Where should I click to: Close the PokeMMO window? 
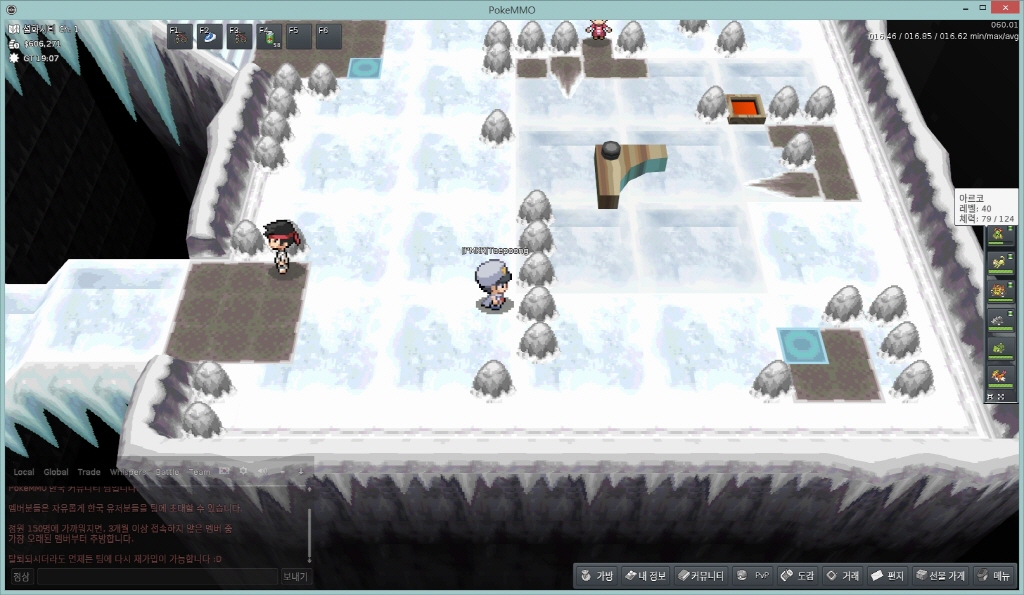[1010, 9]
